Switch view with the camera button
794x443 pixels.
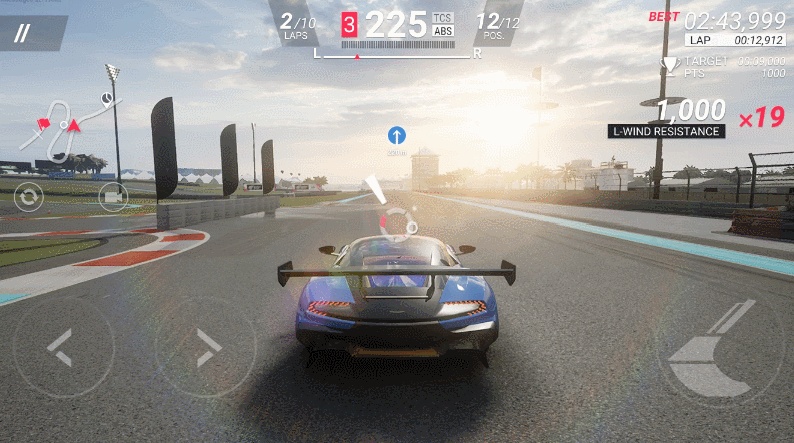click(x=112, y=197)
